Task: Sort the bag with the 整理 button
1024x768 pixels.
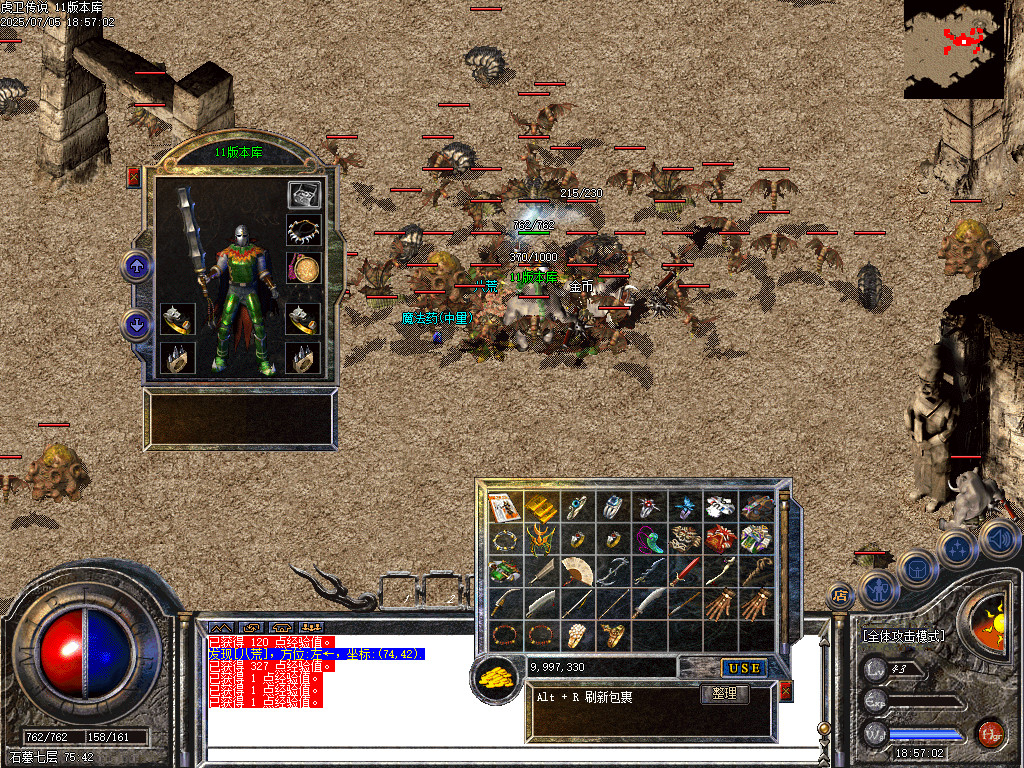Action: point(725,694)
